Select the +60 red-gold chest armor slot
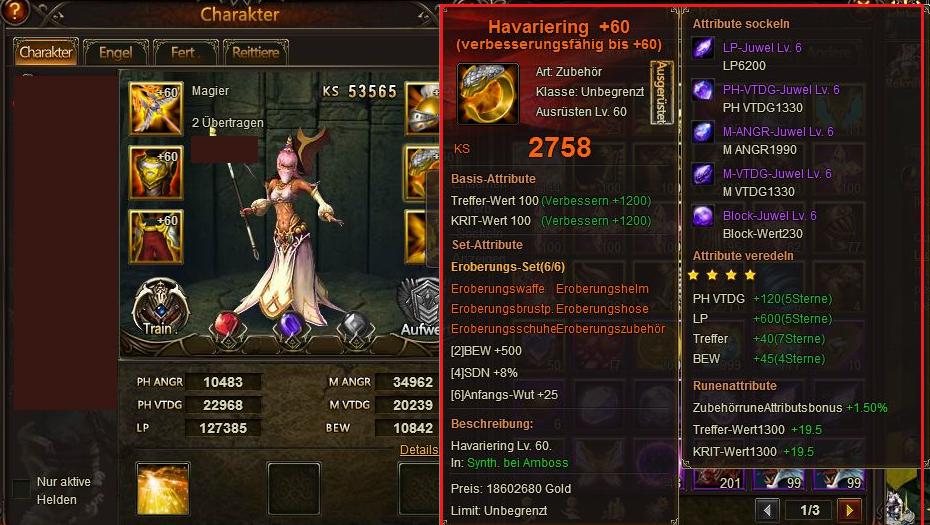This screenshot has height=525, width=930. pos(156,172)
